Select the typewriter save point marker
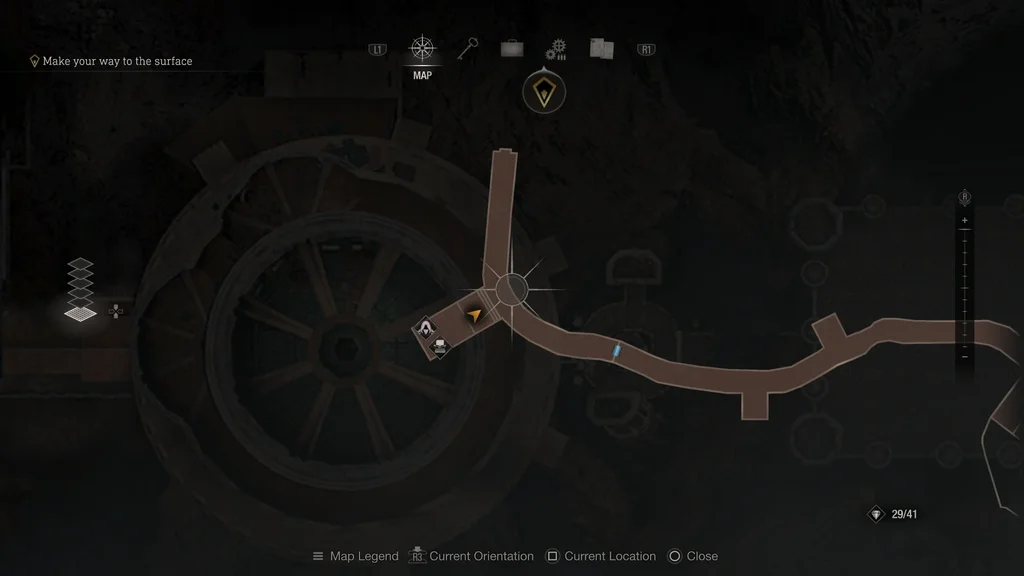This screenshot has width=1024, height=576. click(439, 346)
